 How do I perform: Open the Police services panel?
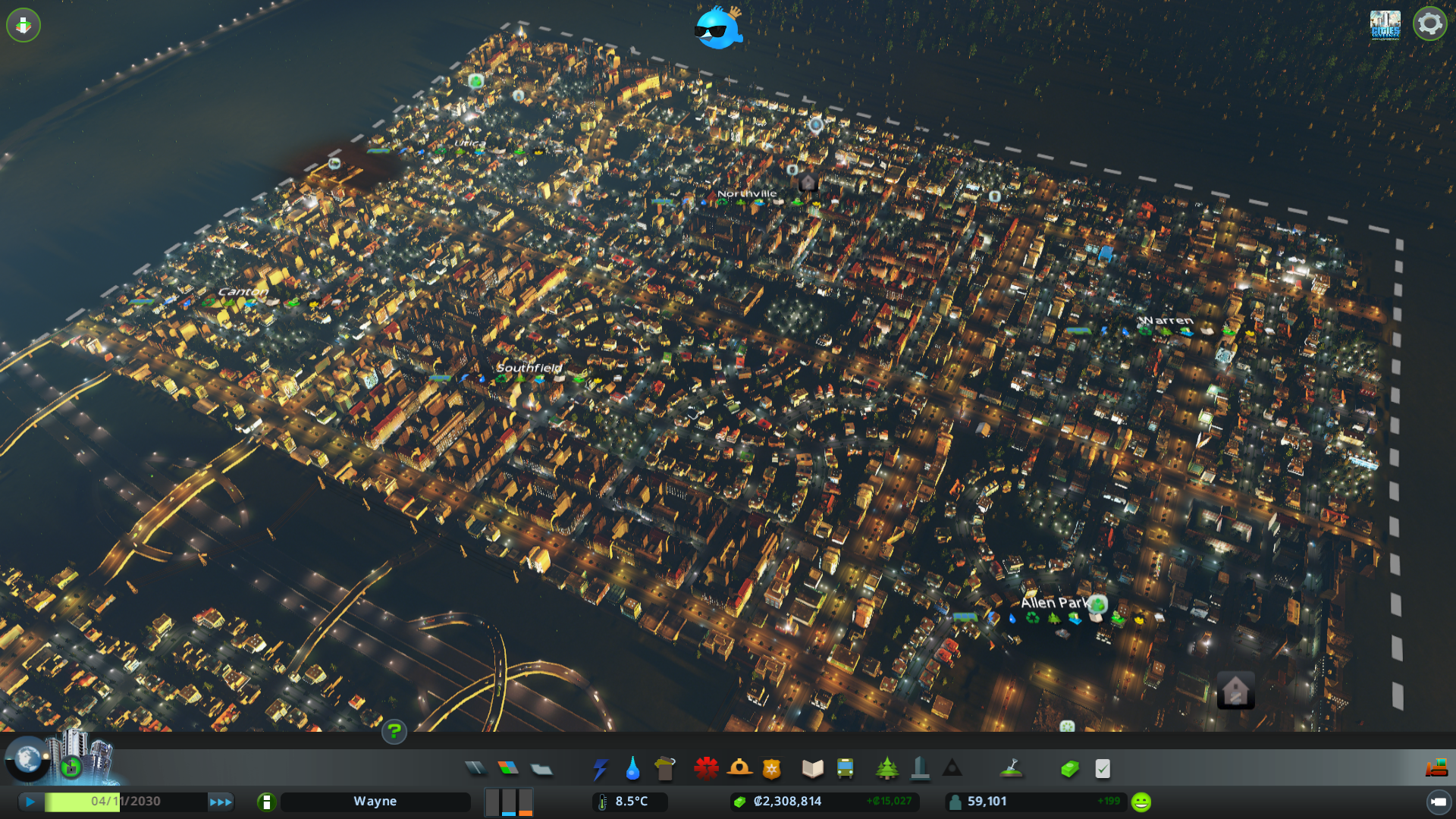click(x=770, y=768)
